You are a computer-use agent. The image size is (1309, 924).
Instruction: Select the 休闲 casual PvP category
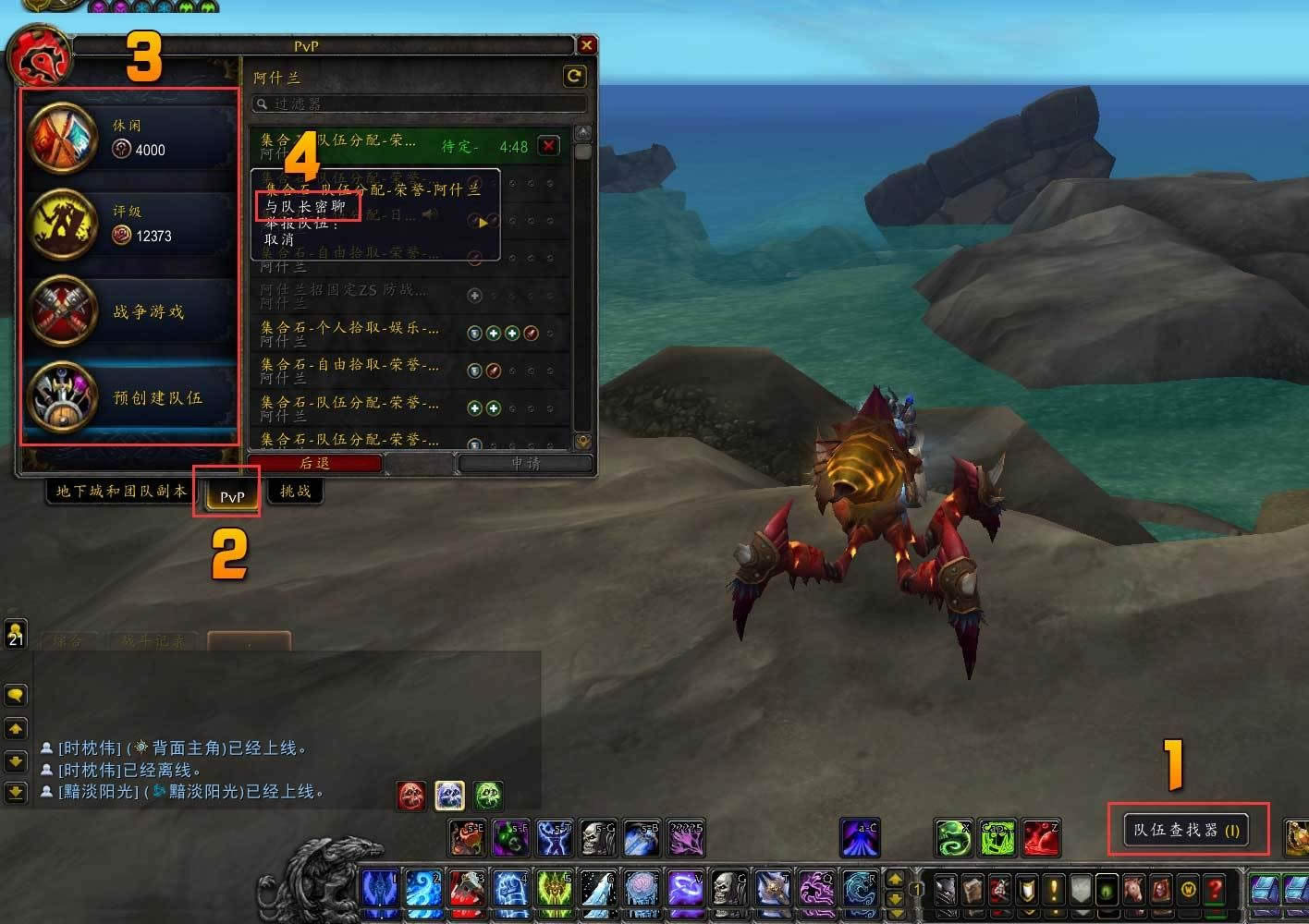coord(129,137)
